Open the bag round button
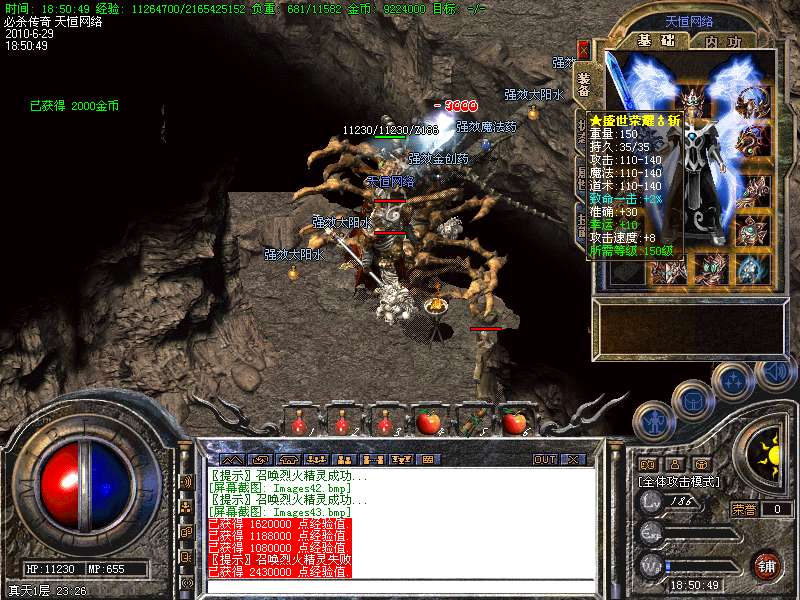This screenshot has height=600, width=800. [693, 400]
